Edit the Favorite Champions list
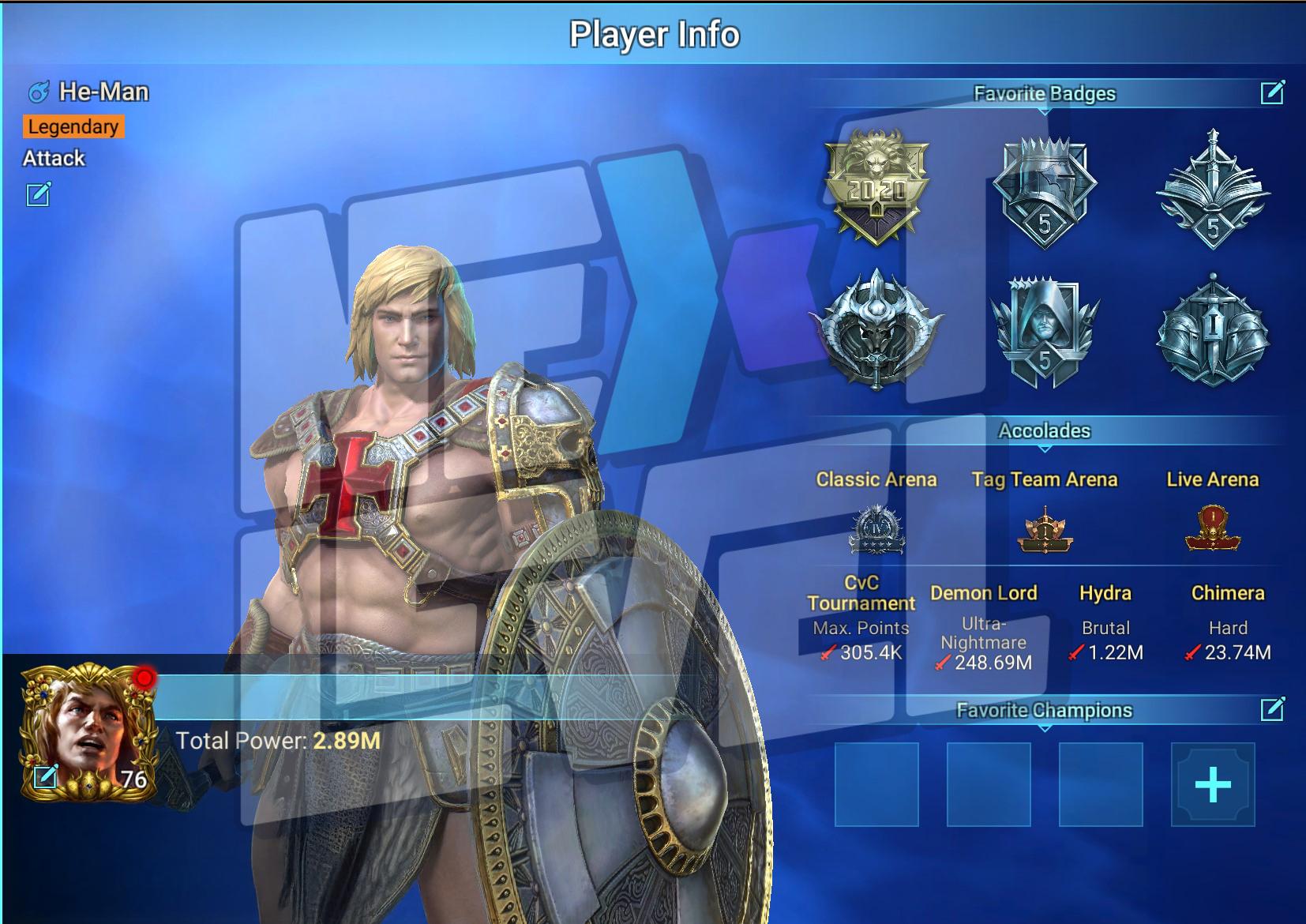 tap(1272, 709)
